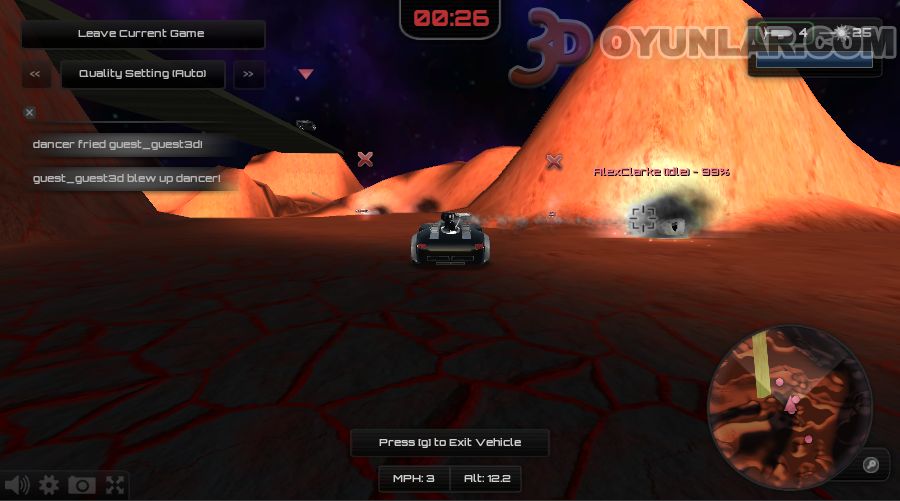Image resolution: width=900 pixels, height=501 pixels.
Task: Open settings via the gear icon
Action: (x=49, y=486)
